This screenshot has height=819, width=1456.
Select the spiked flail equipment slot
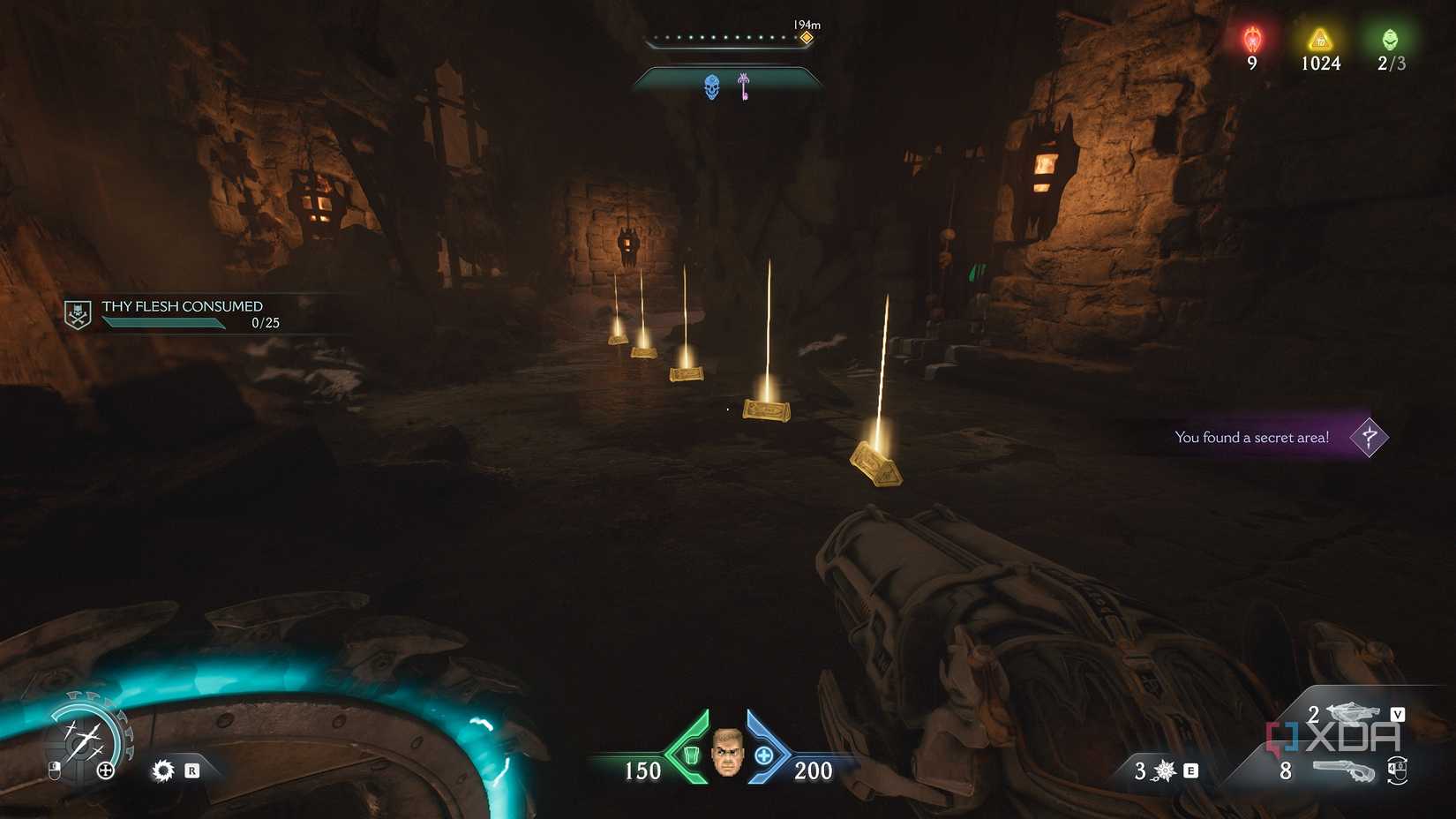pos(1164,770)
